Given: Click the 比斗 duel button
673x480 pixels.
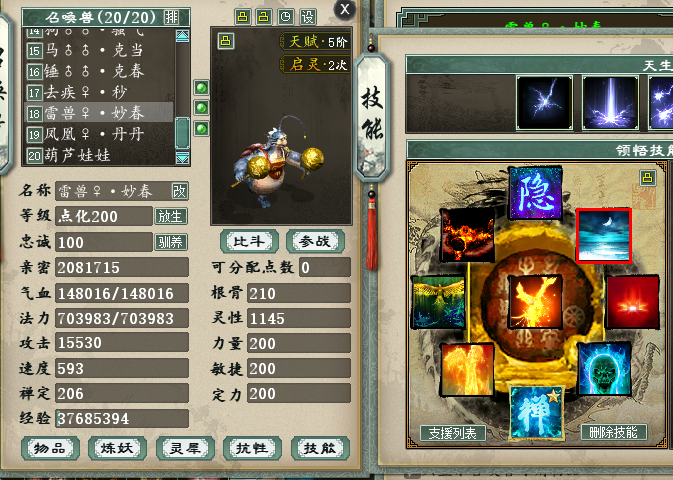Looking at the screenshot, I should [x=250, y=241].
